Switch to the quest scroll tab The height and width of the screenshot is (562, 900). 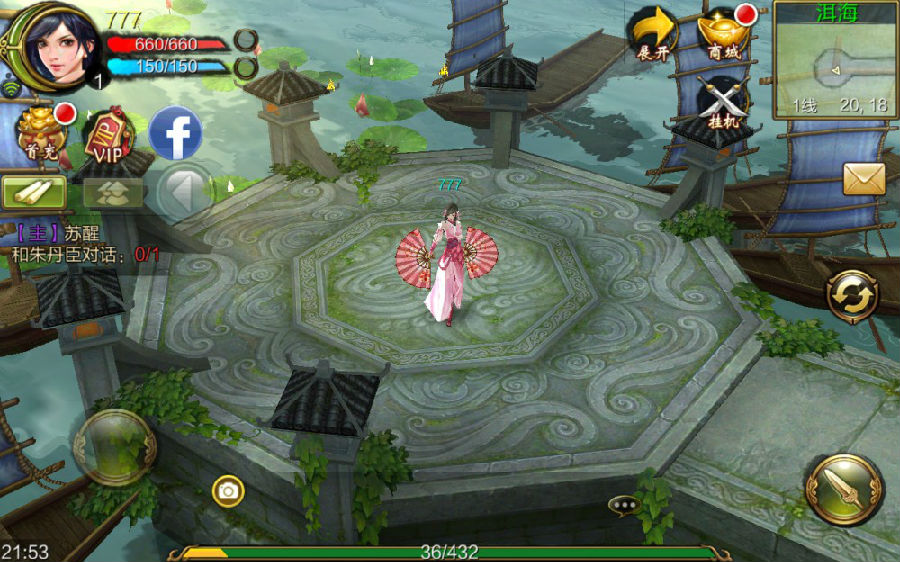click(x=34, y=191)
